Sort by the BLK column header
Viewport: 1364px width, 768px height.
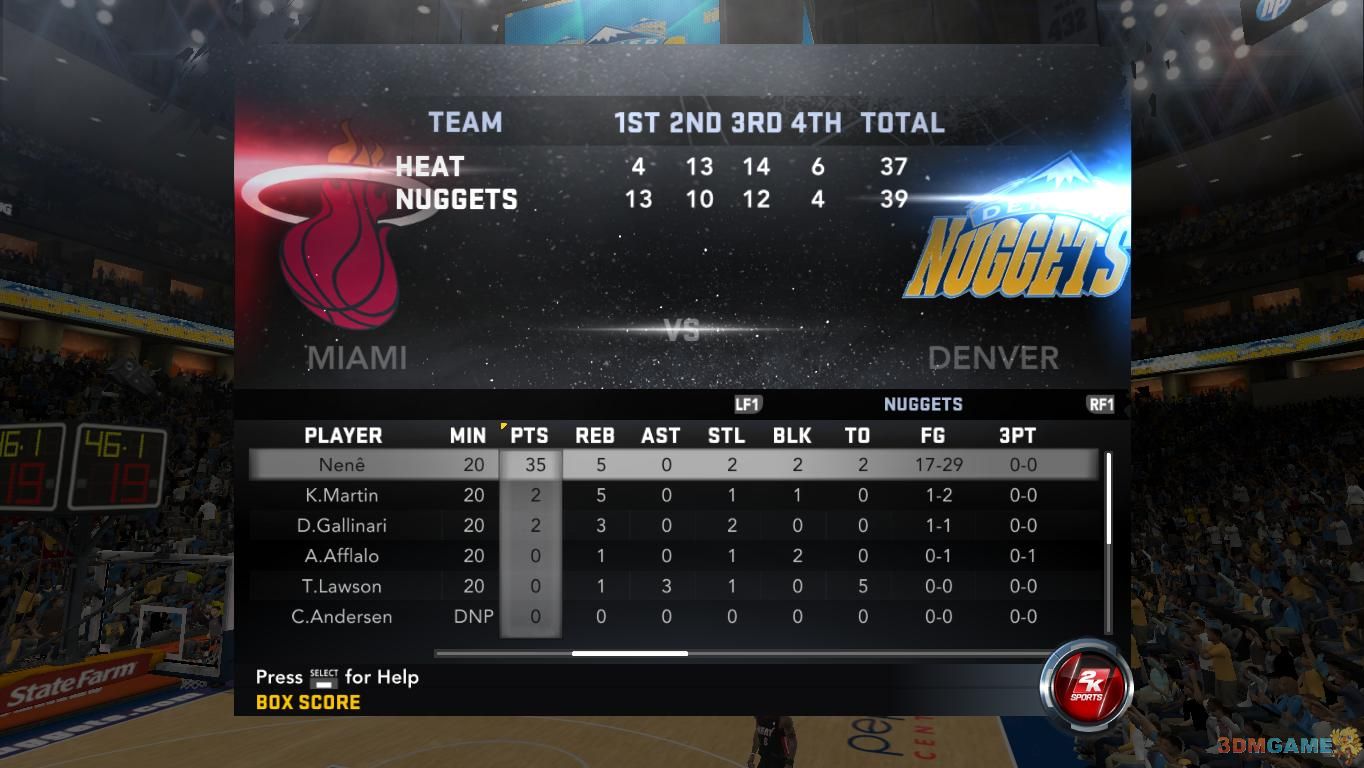point(792,436)
